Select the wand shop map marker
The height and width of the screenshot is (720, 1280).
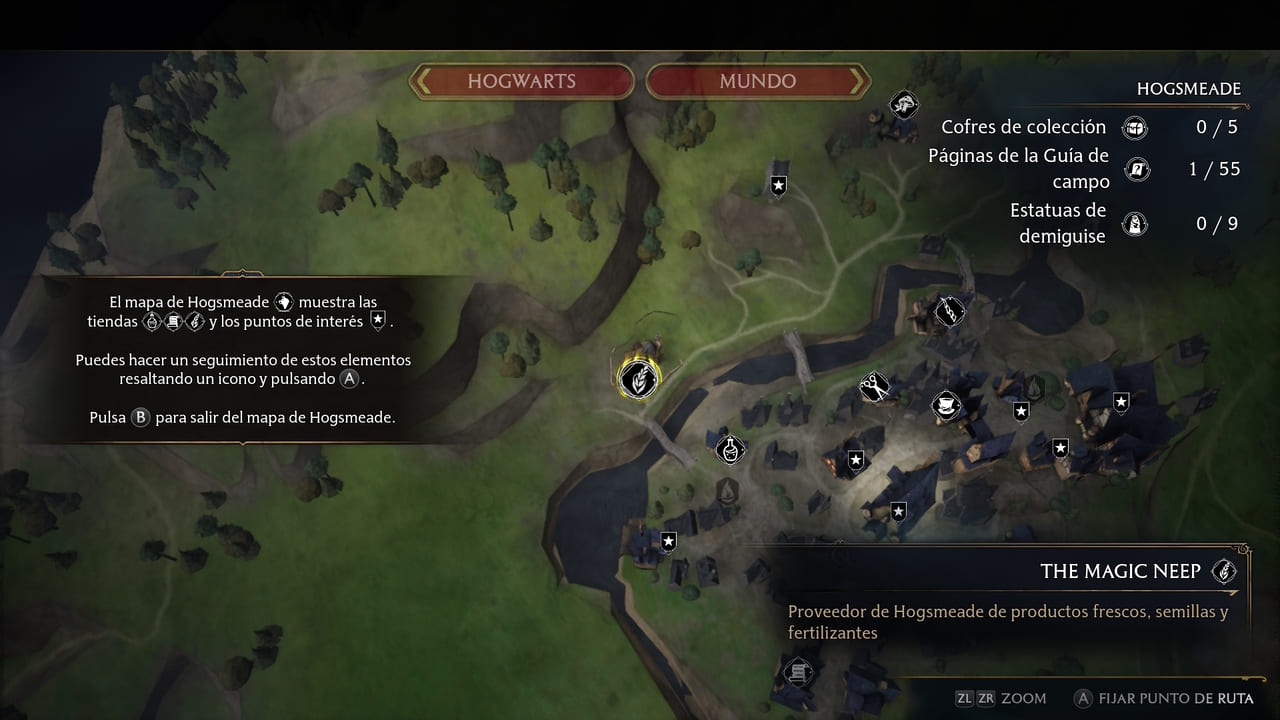pyautogui.click(x=949, y=311)
